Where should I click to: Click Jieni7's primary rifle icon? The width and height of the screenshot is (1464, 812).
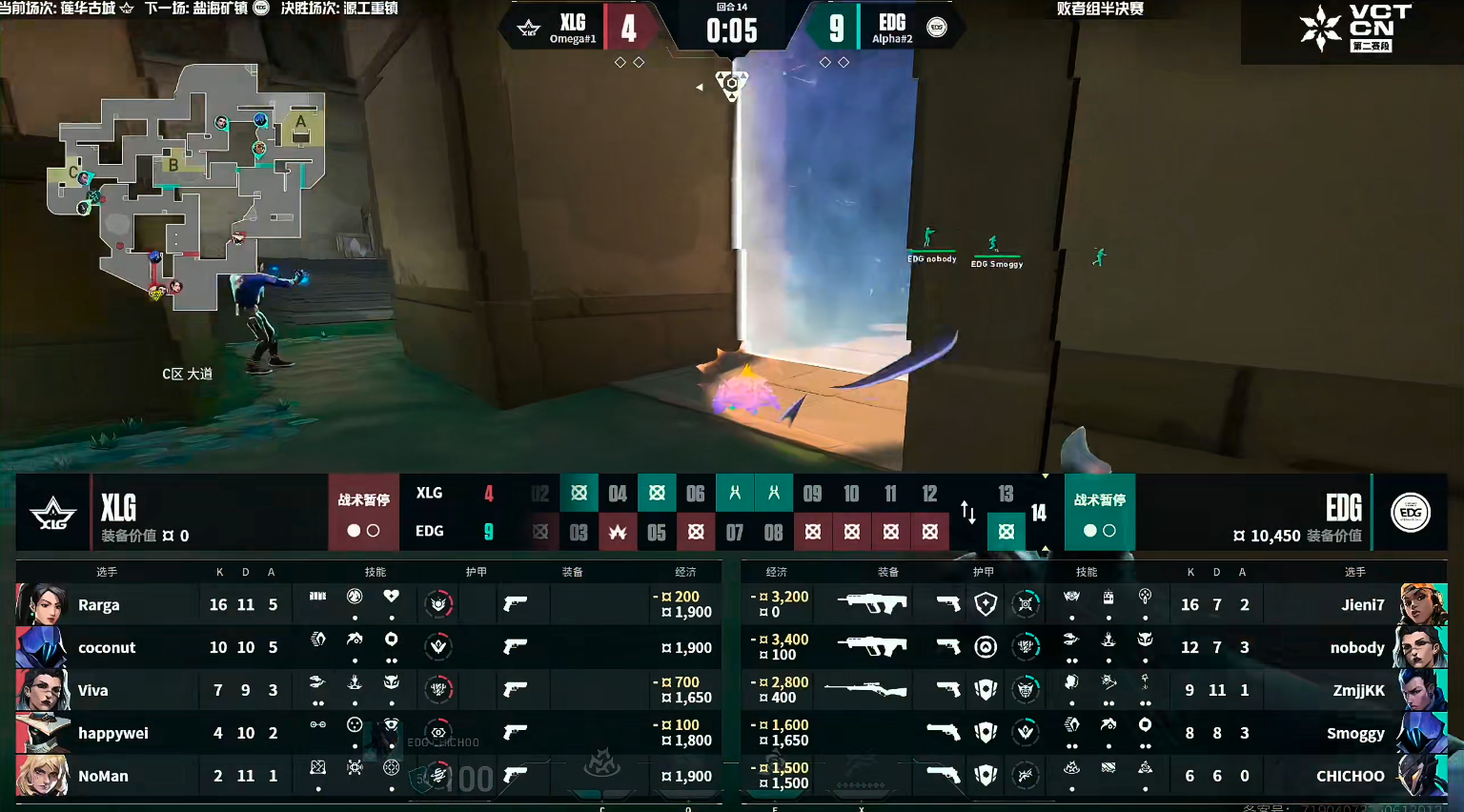point(871,603)
